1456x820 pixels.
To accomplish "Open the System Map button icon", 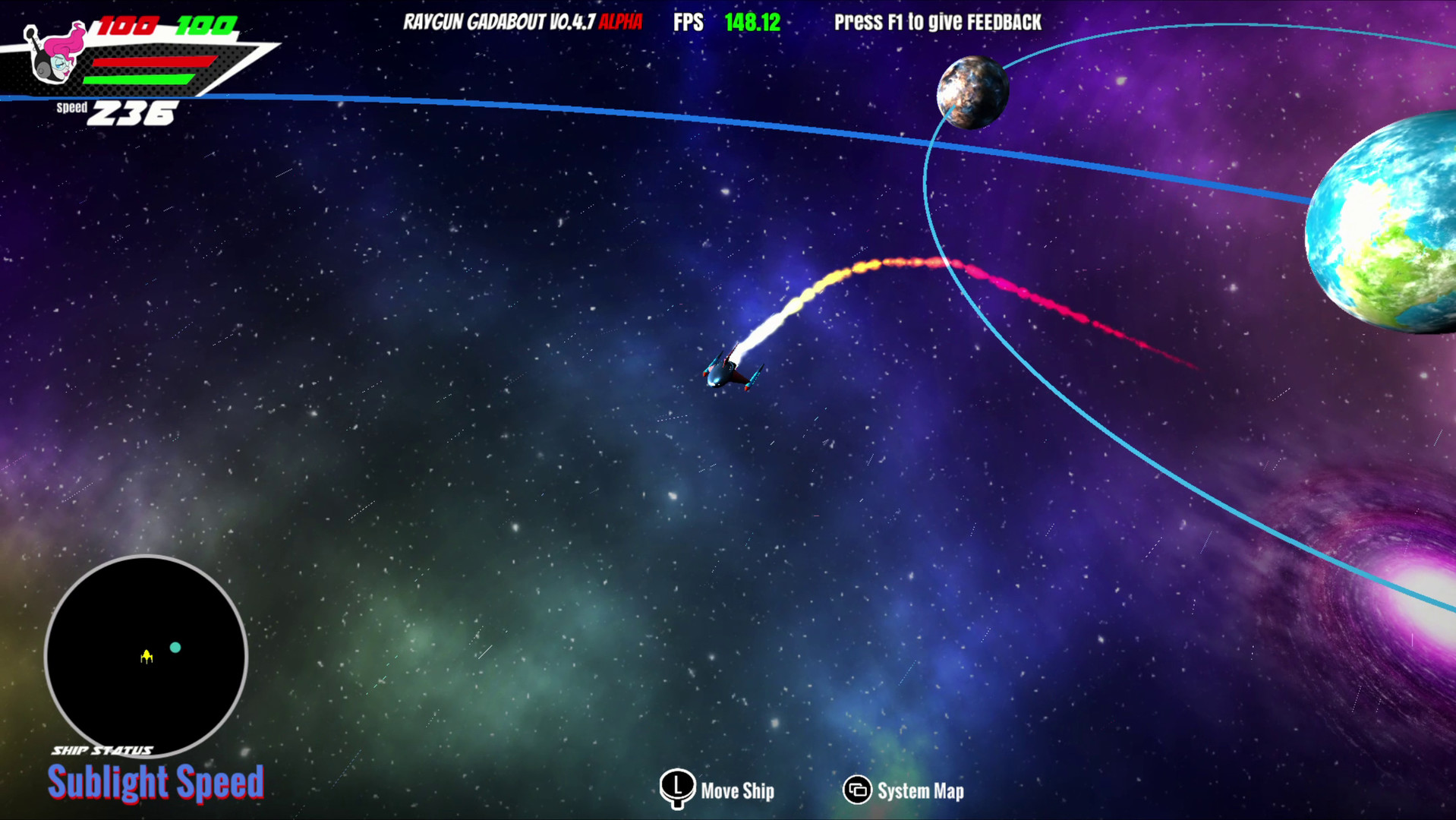I will 857,790.
